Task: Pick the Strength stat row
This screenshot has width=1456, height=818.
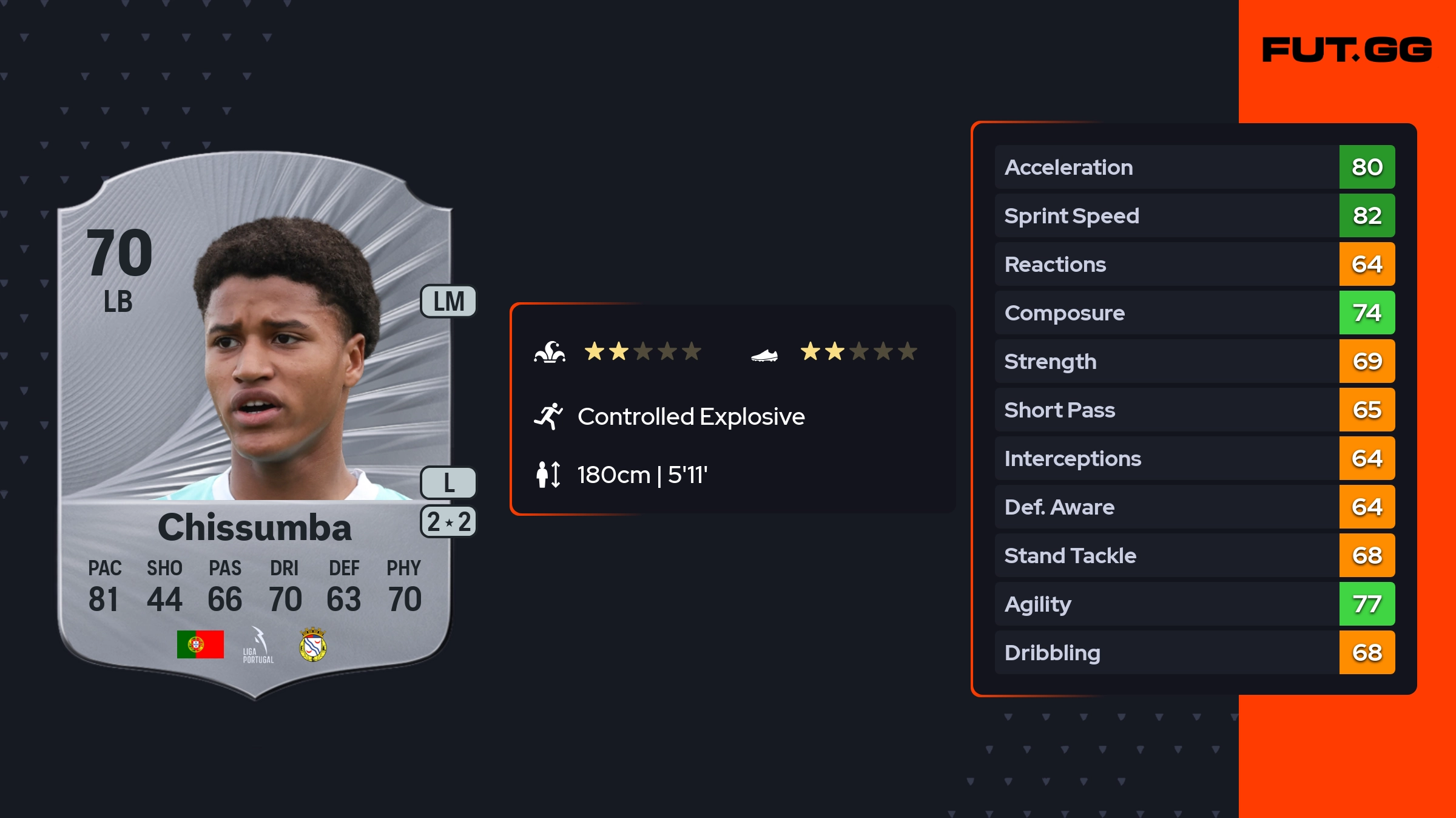Action: 1194,362
